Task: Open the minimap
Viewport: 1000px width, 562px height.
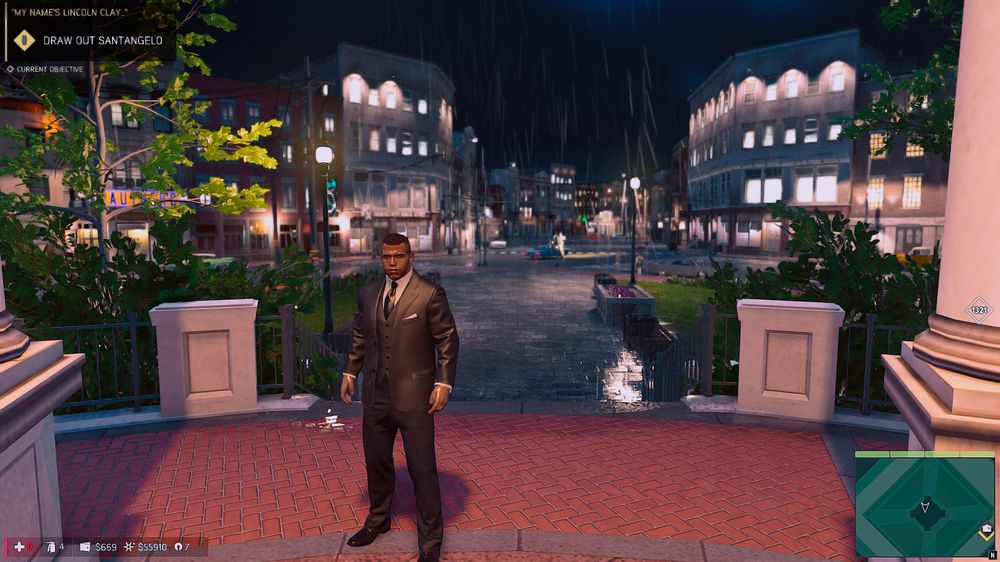Action: 924,504
